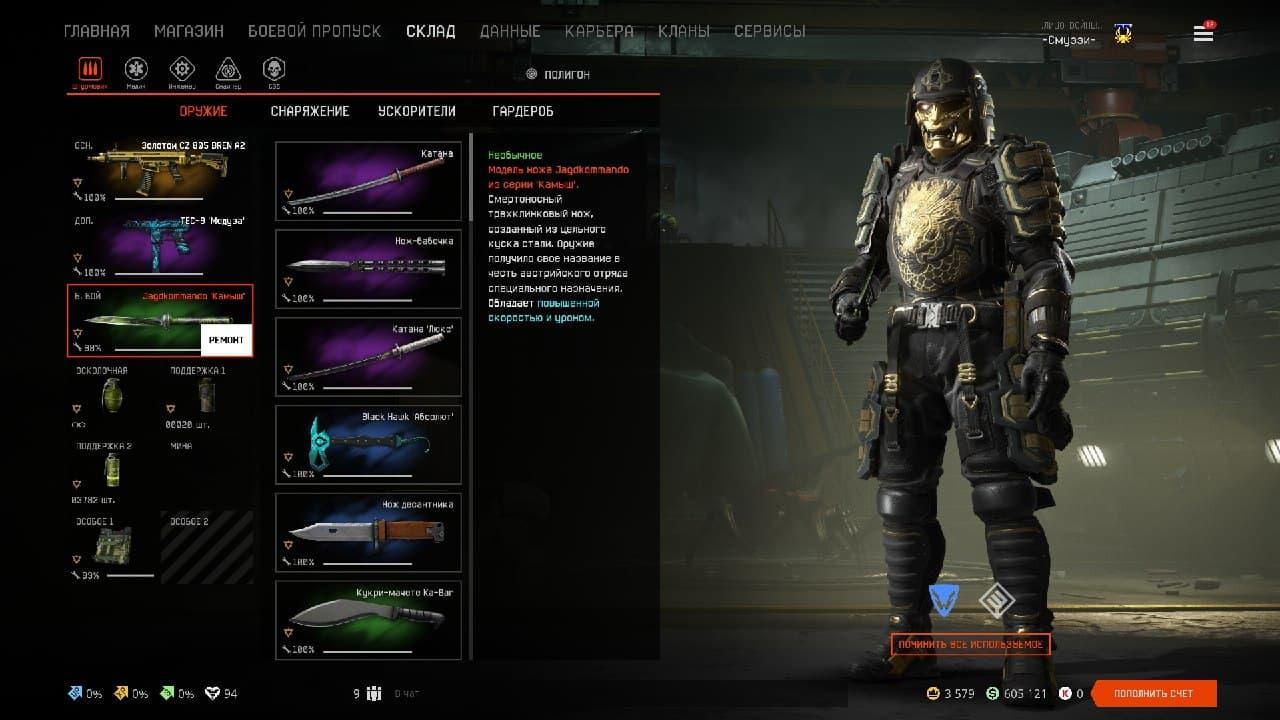Image resolution: width=1280 pixels, height=720 pixels.
Task: Go to the ГЛАВНАЯ main page
Action: (96, 31)
